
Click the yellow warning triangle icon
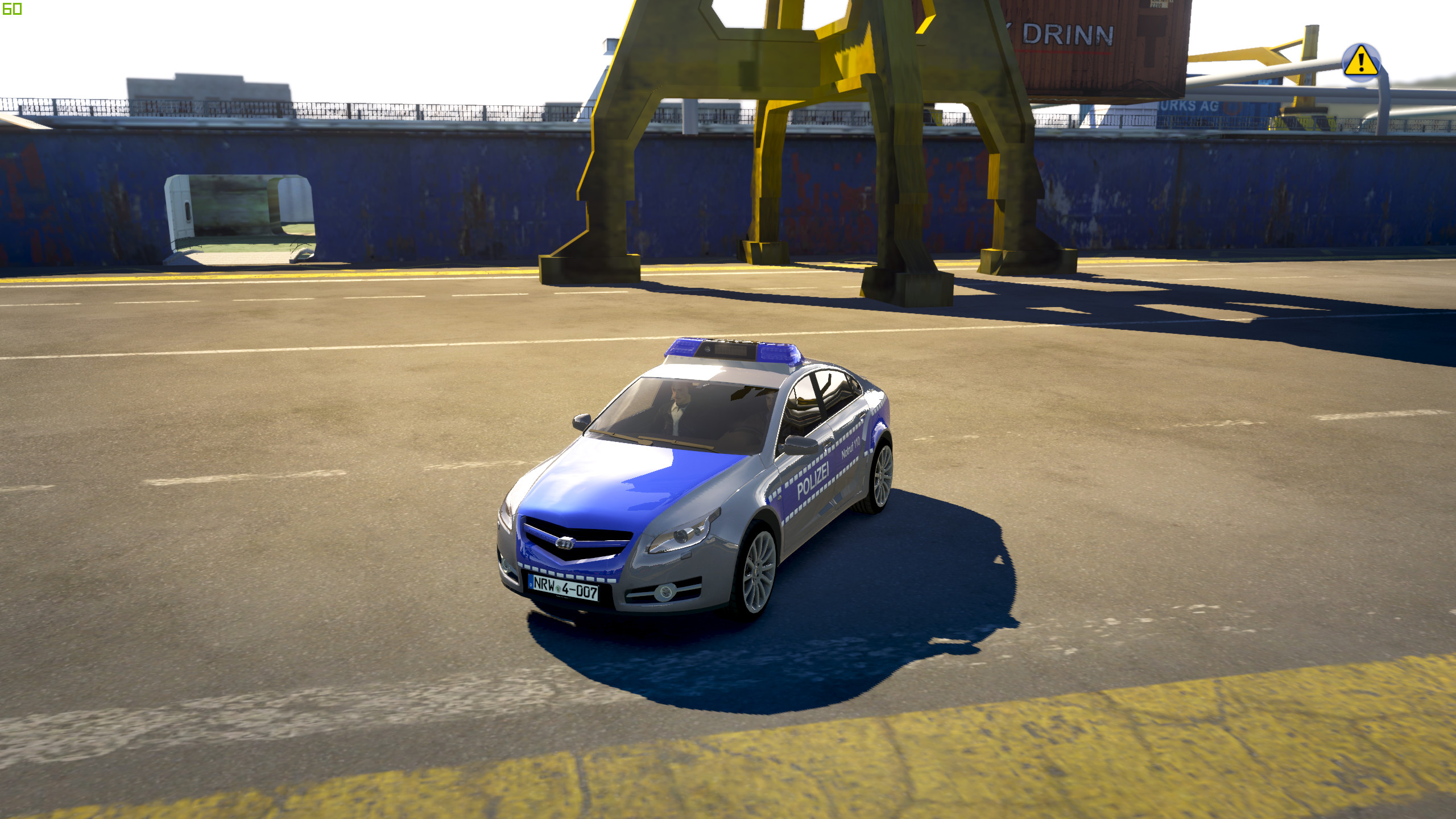coord(1360,61)
